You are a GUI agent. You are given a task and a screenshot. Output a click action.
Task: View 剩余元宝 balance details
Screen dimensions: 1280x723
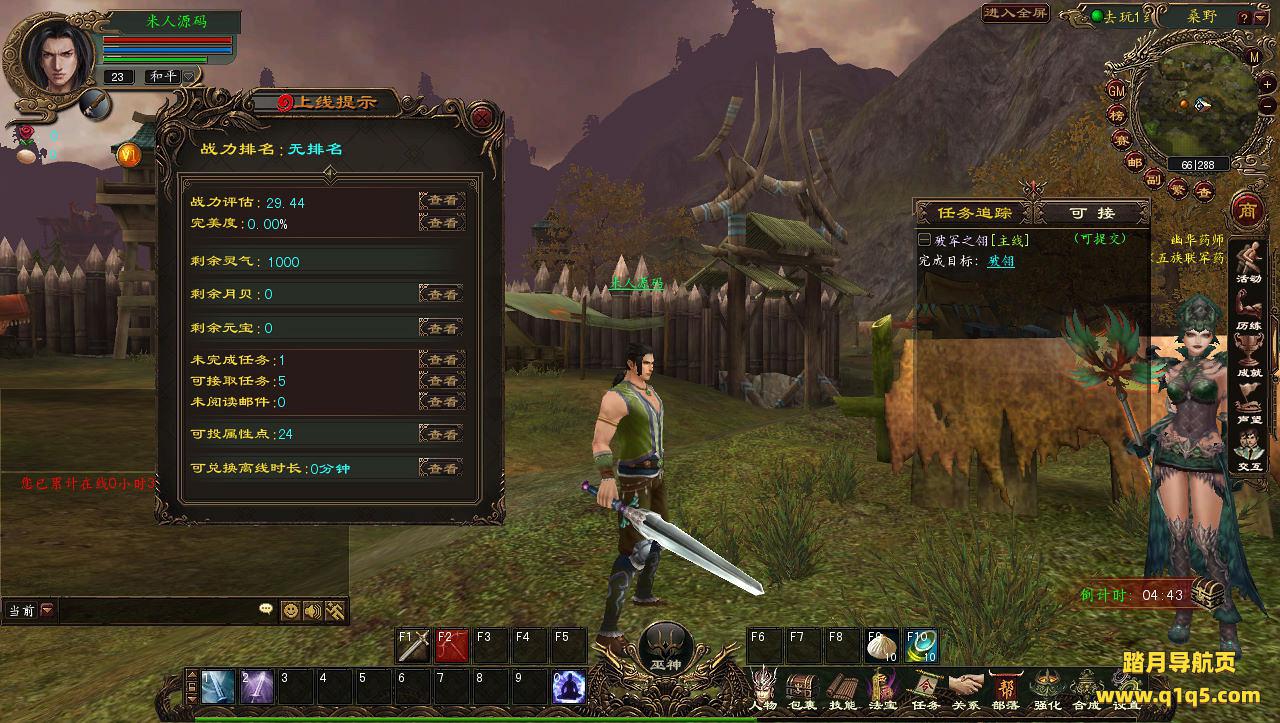pyautogui.click(x=441, y=328)
